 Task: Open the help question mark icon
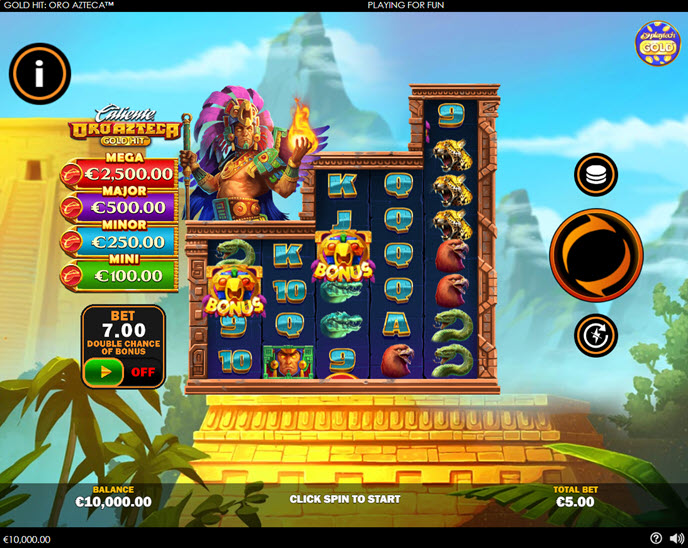[656, 539]
